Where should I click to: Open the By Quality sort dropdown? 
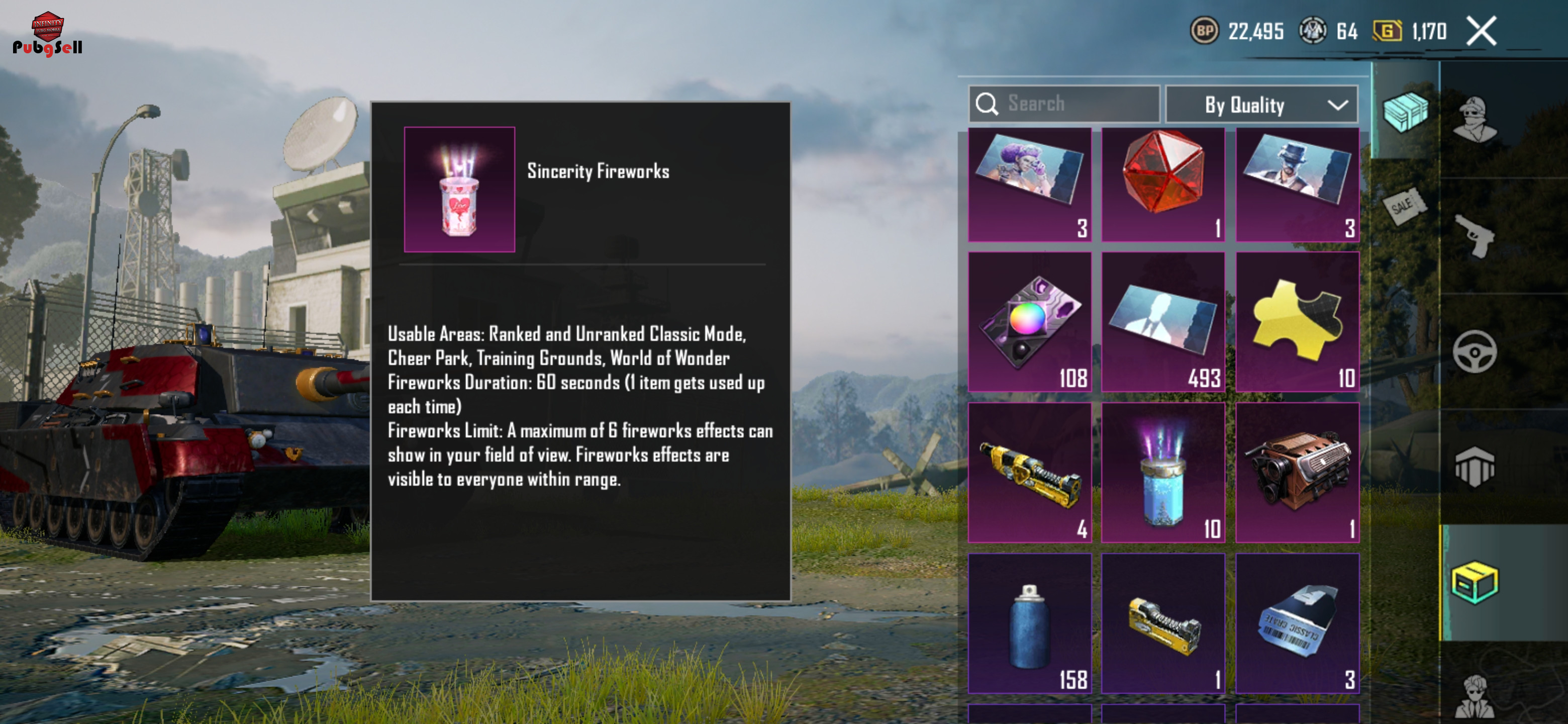point(1260,105)
